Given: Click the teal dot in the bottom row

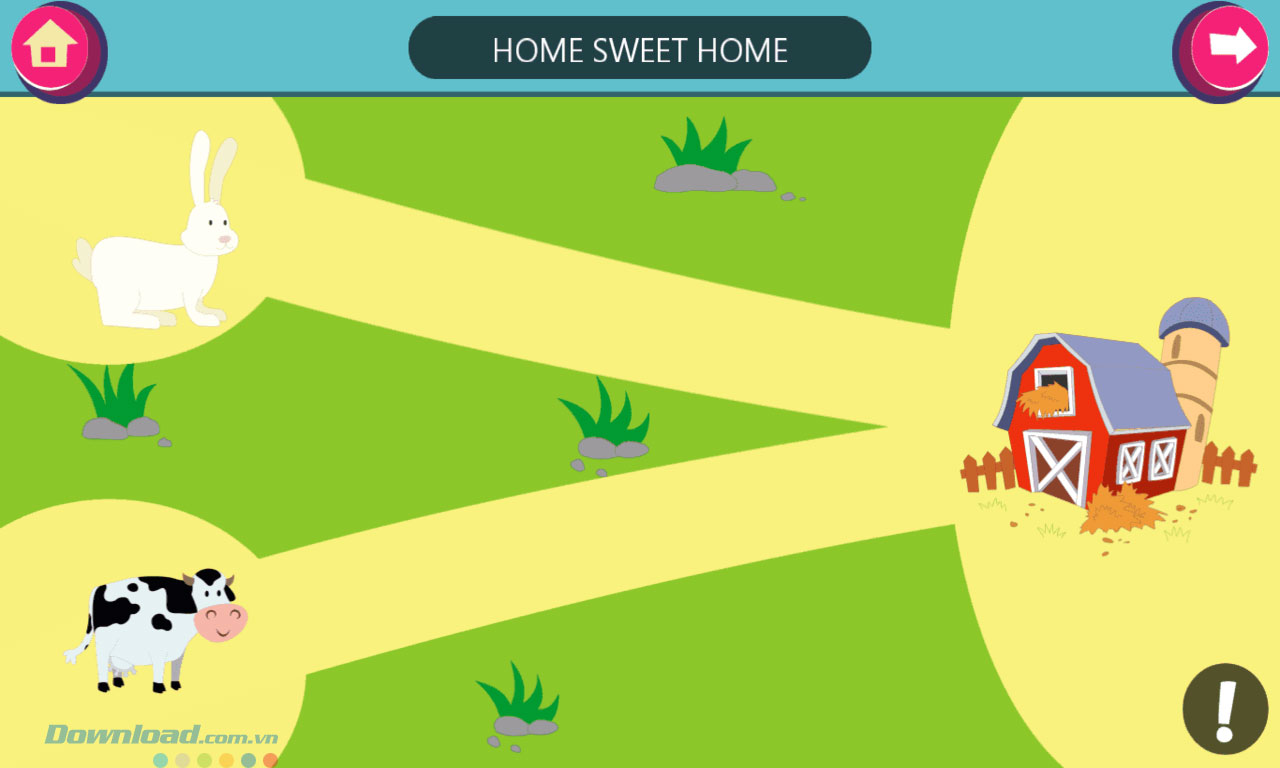Looking at the screenshot, I should point(160,758).
